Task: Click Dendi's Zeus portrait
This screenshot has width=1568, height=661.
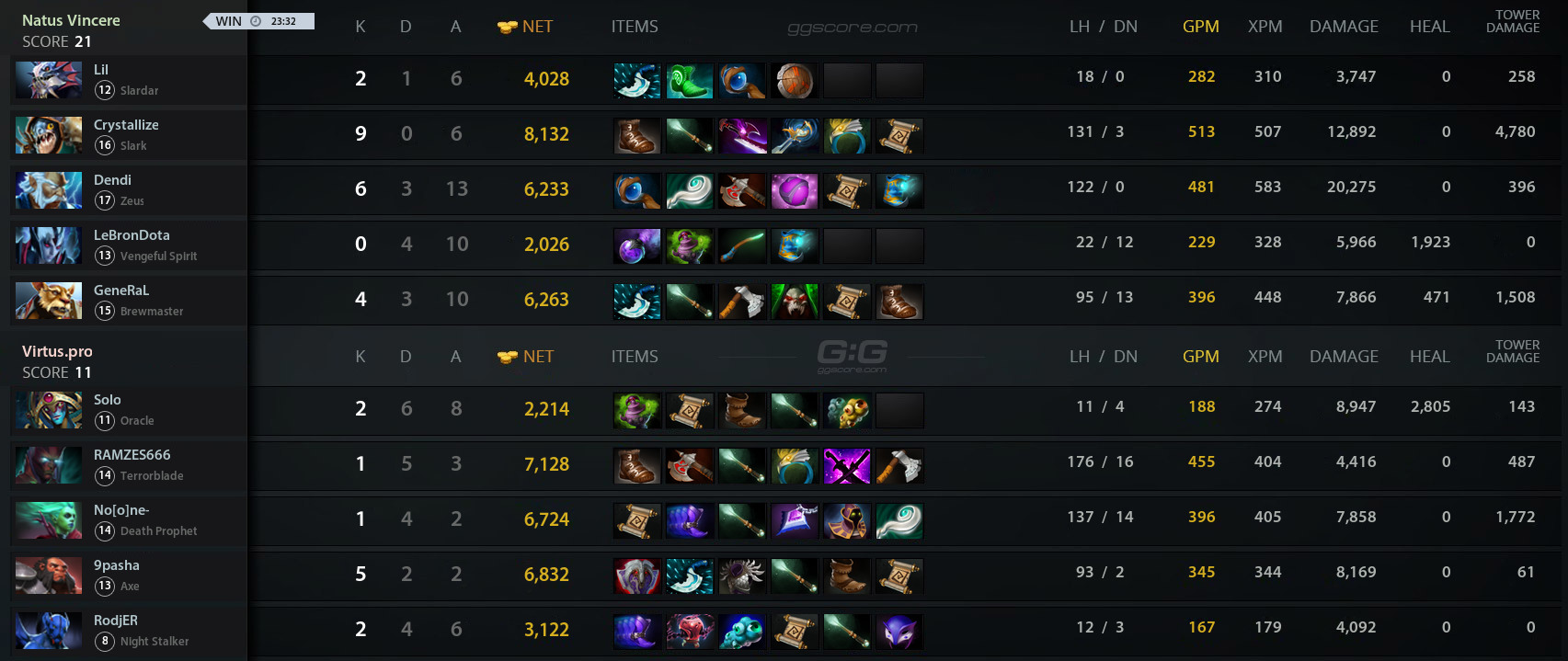Action: point(49,190)
